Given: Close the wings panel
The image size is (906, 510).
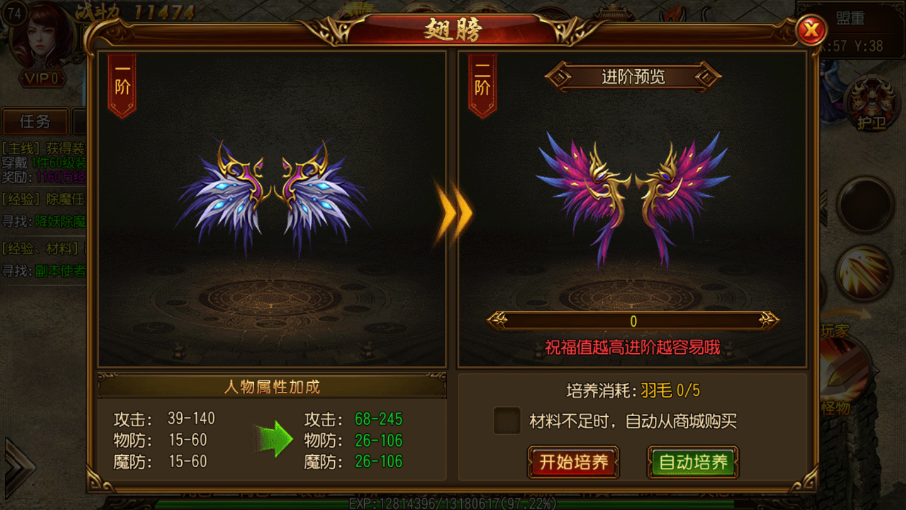Looking at the screenshot, I should (810, 31).
